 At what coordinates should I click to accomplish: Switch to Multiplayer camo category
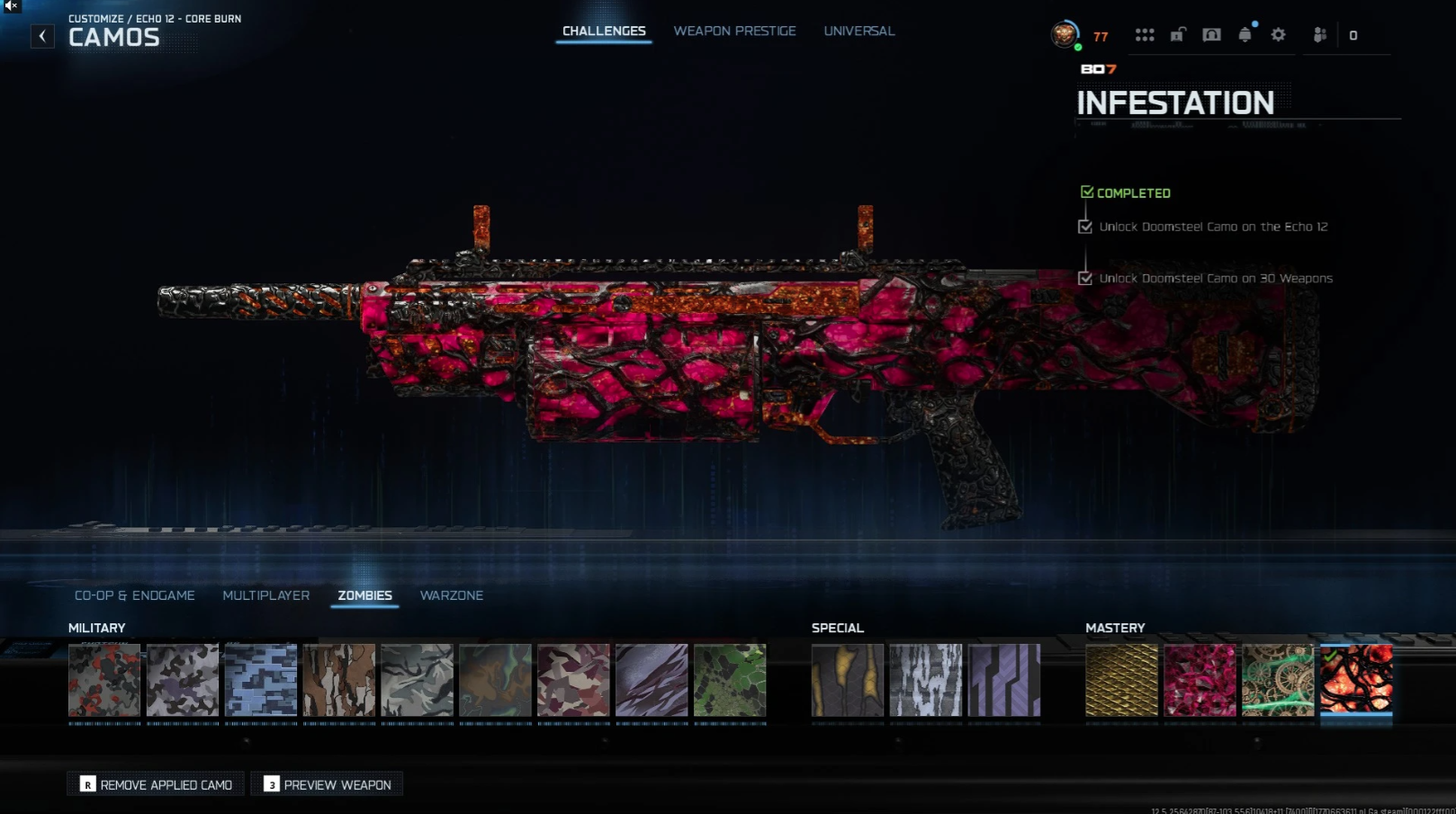click(265, 595)
